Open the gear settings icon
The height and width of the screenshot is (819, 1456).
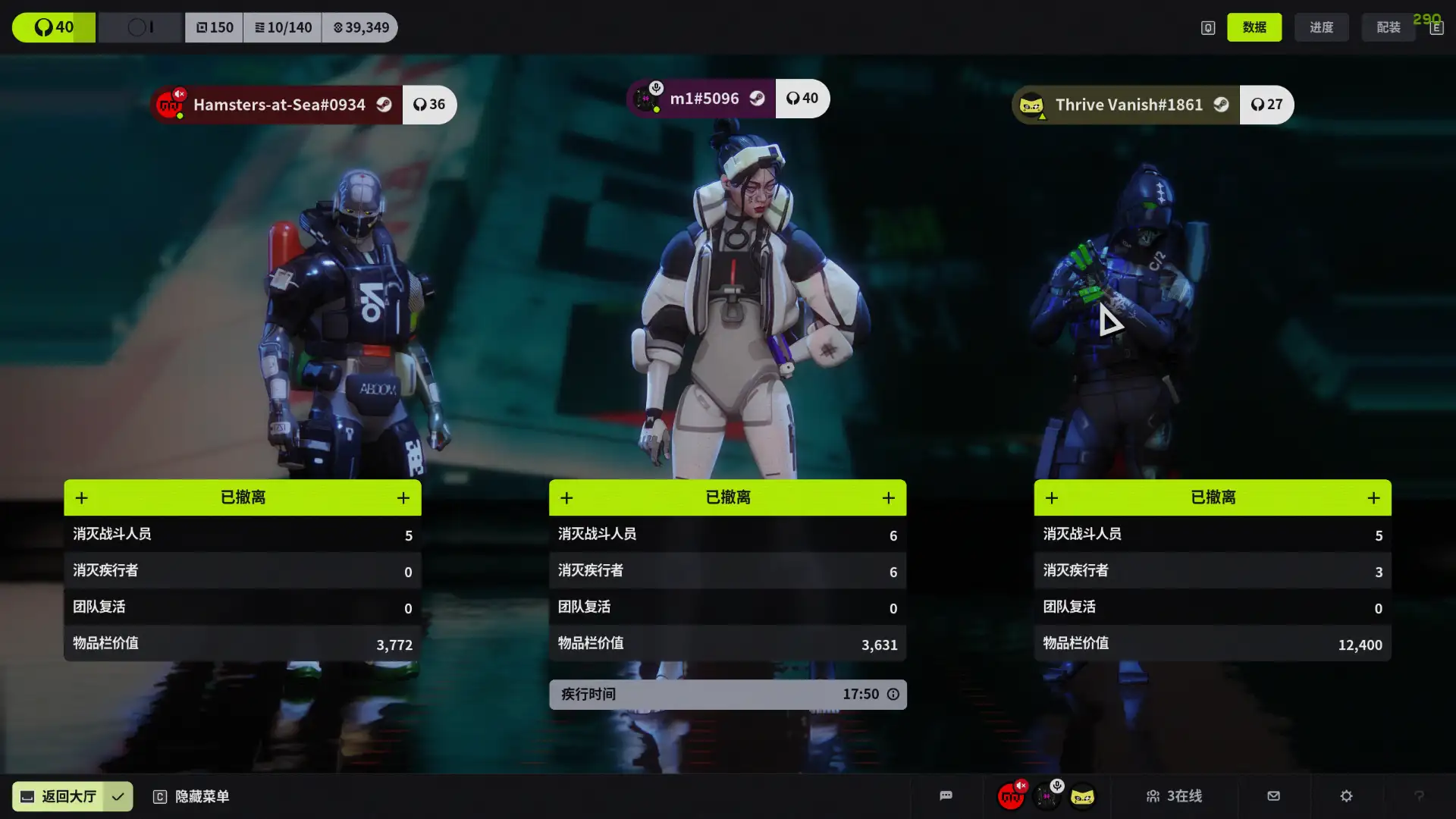[x=1346, y=795]
